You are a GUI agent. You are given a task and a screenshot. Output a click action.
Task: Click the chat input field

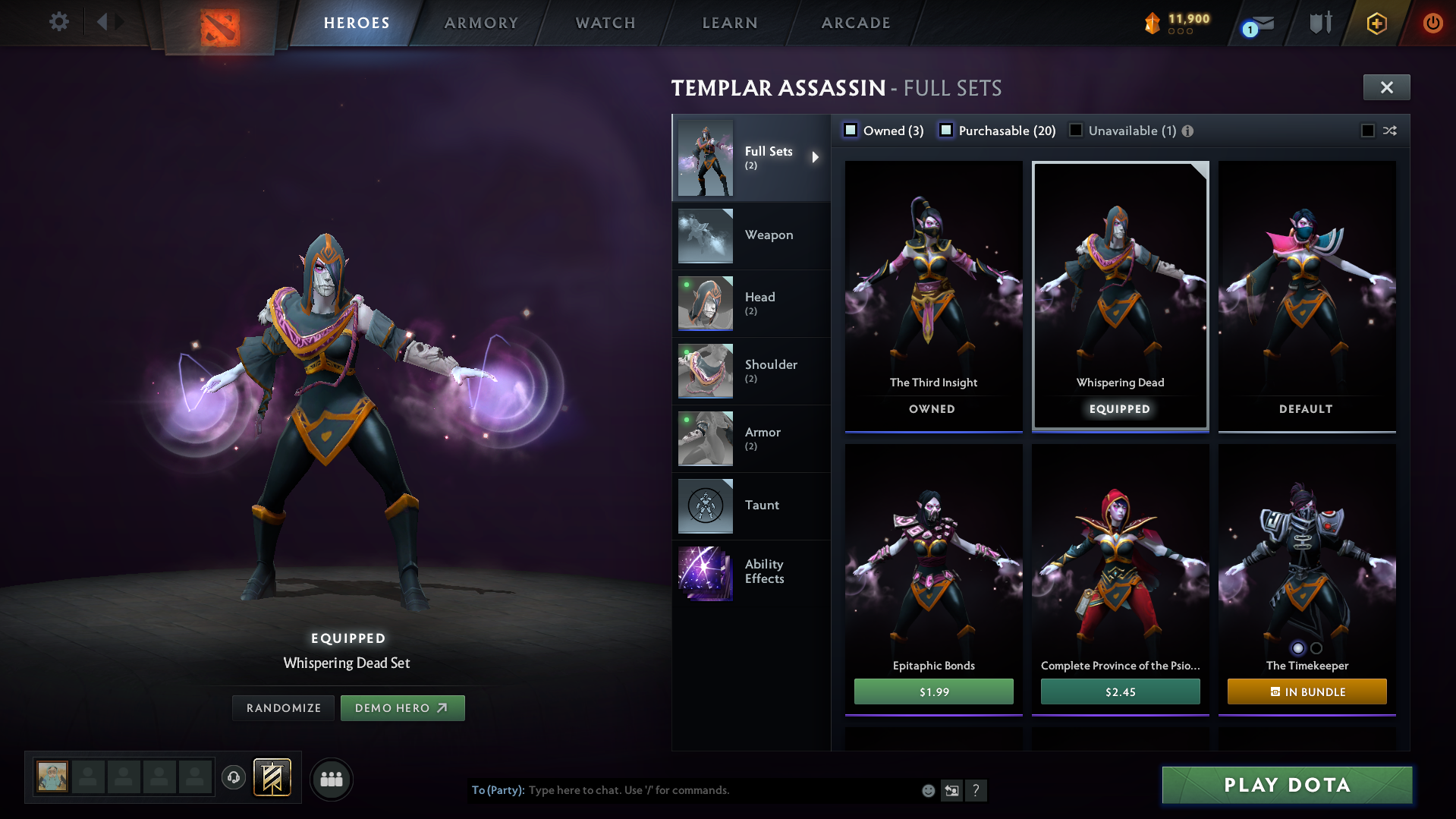point(683,790)
